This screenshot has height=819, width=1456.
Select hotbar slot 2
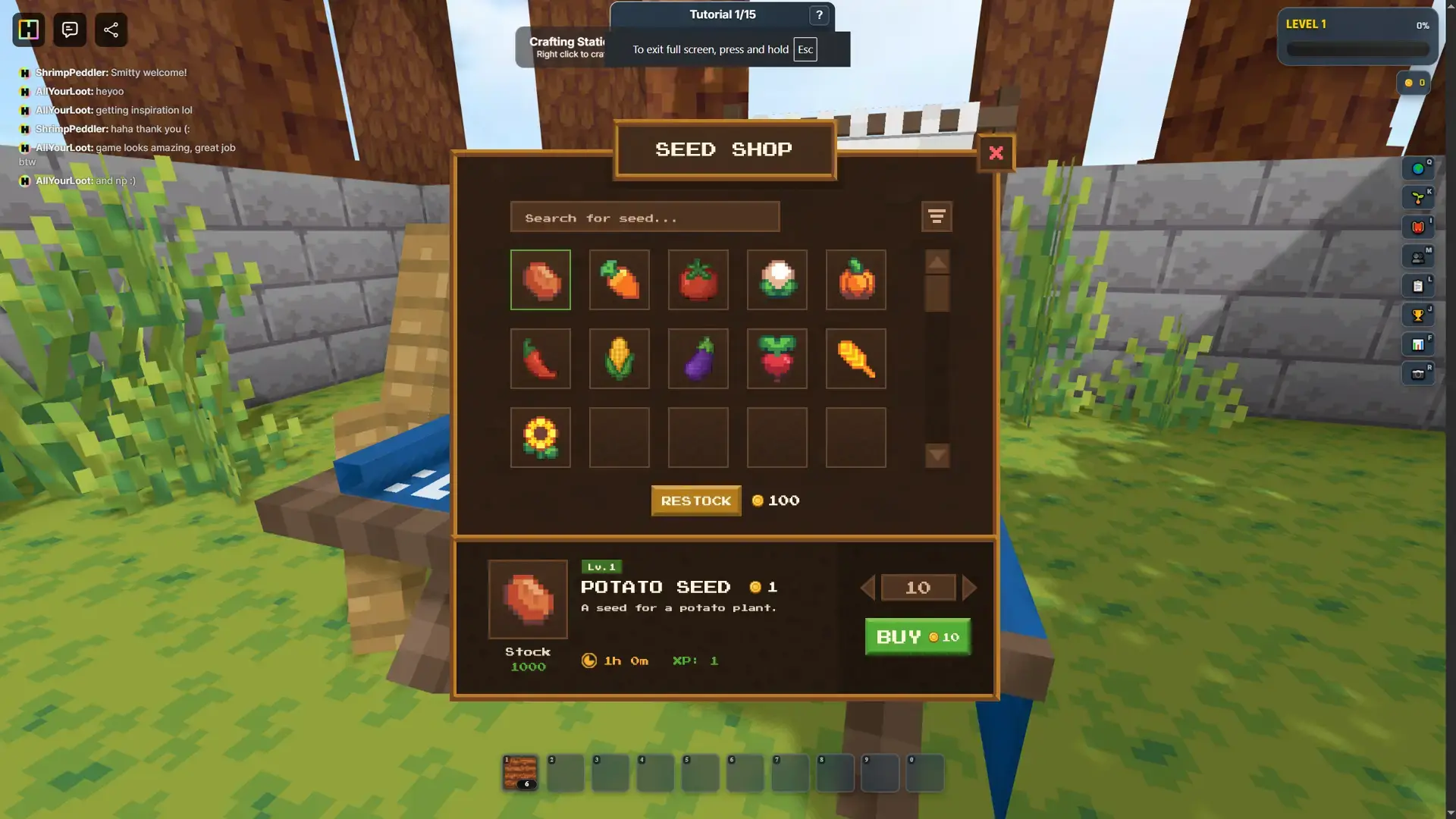click(x=565, y=772)
